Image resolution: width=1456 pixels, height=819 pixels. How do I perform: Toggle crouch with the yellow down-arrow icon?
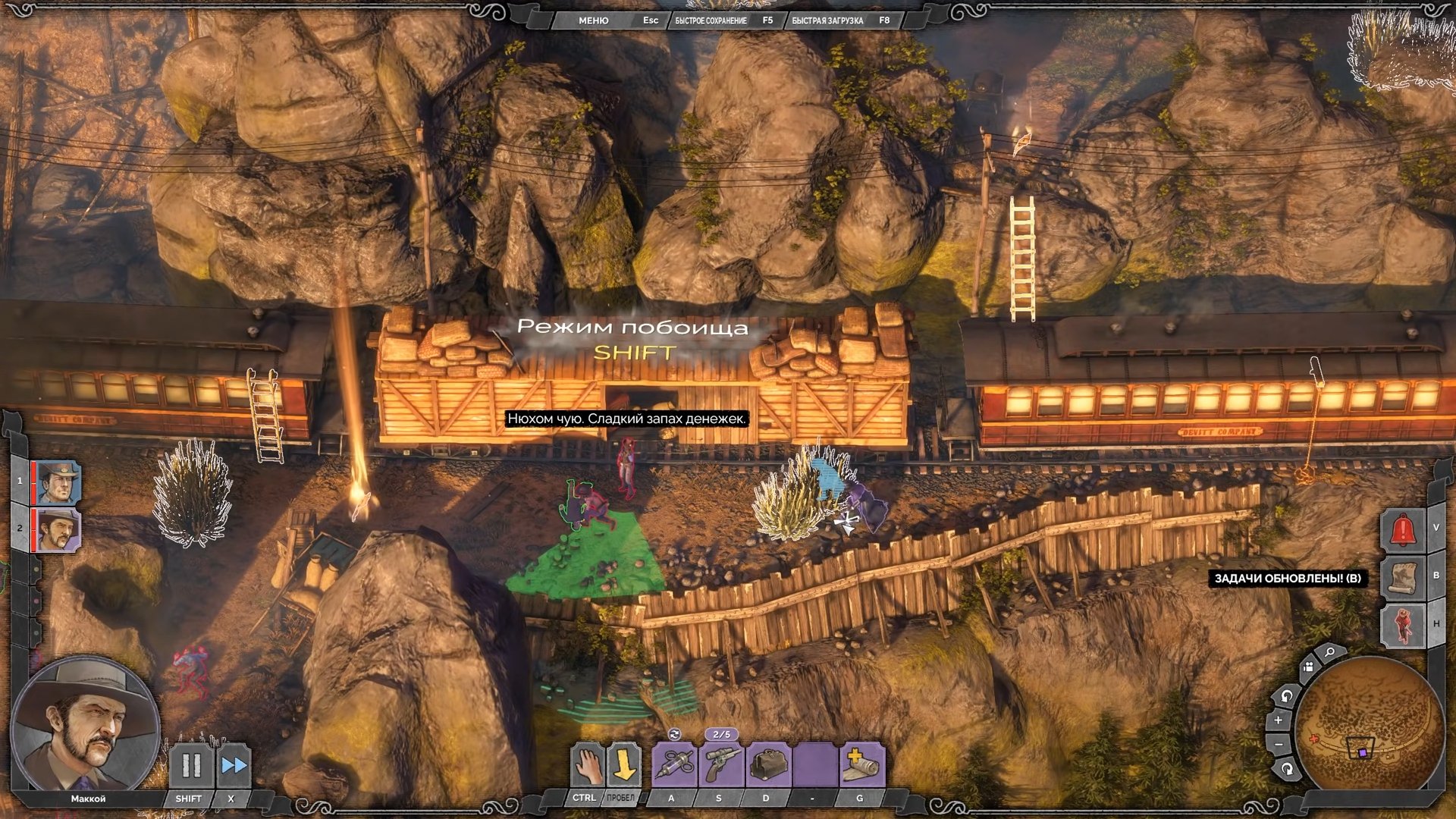pos(623,764)
